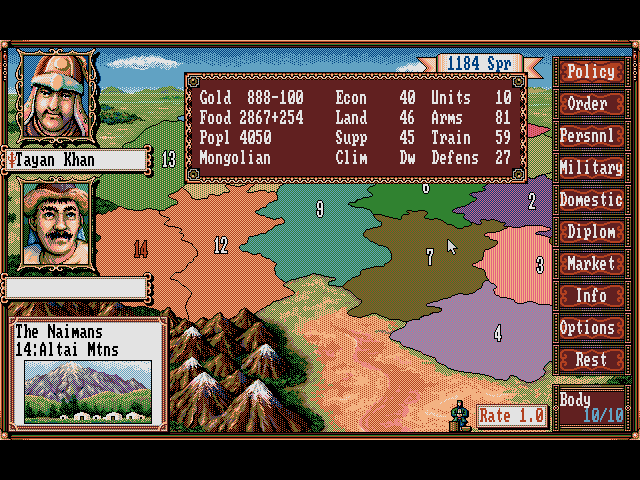The width and height of the screenshot is (640, 480).
Task: Open the Options menu
Action: point(591,328)
